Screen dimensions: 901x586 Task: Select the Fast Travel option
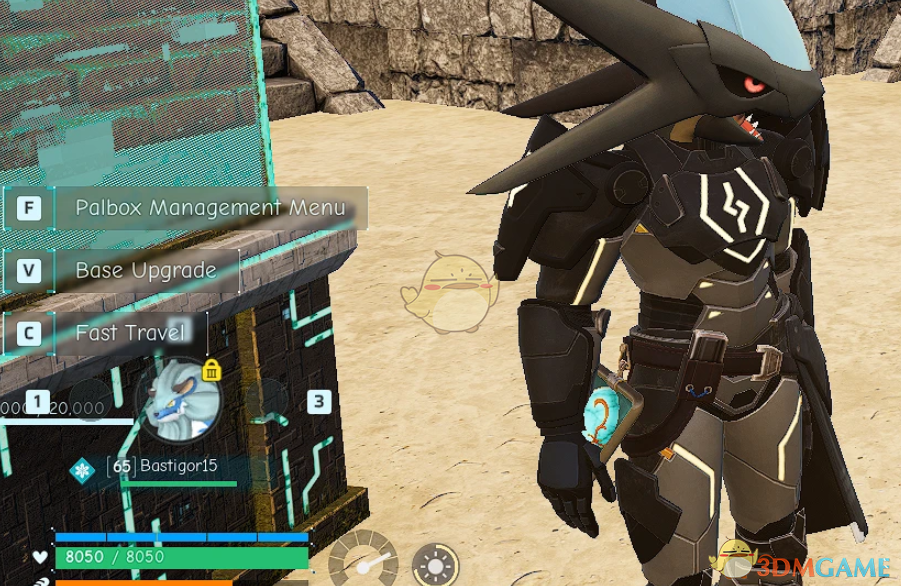[x=130, y=332]
